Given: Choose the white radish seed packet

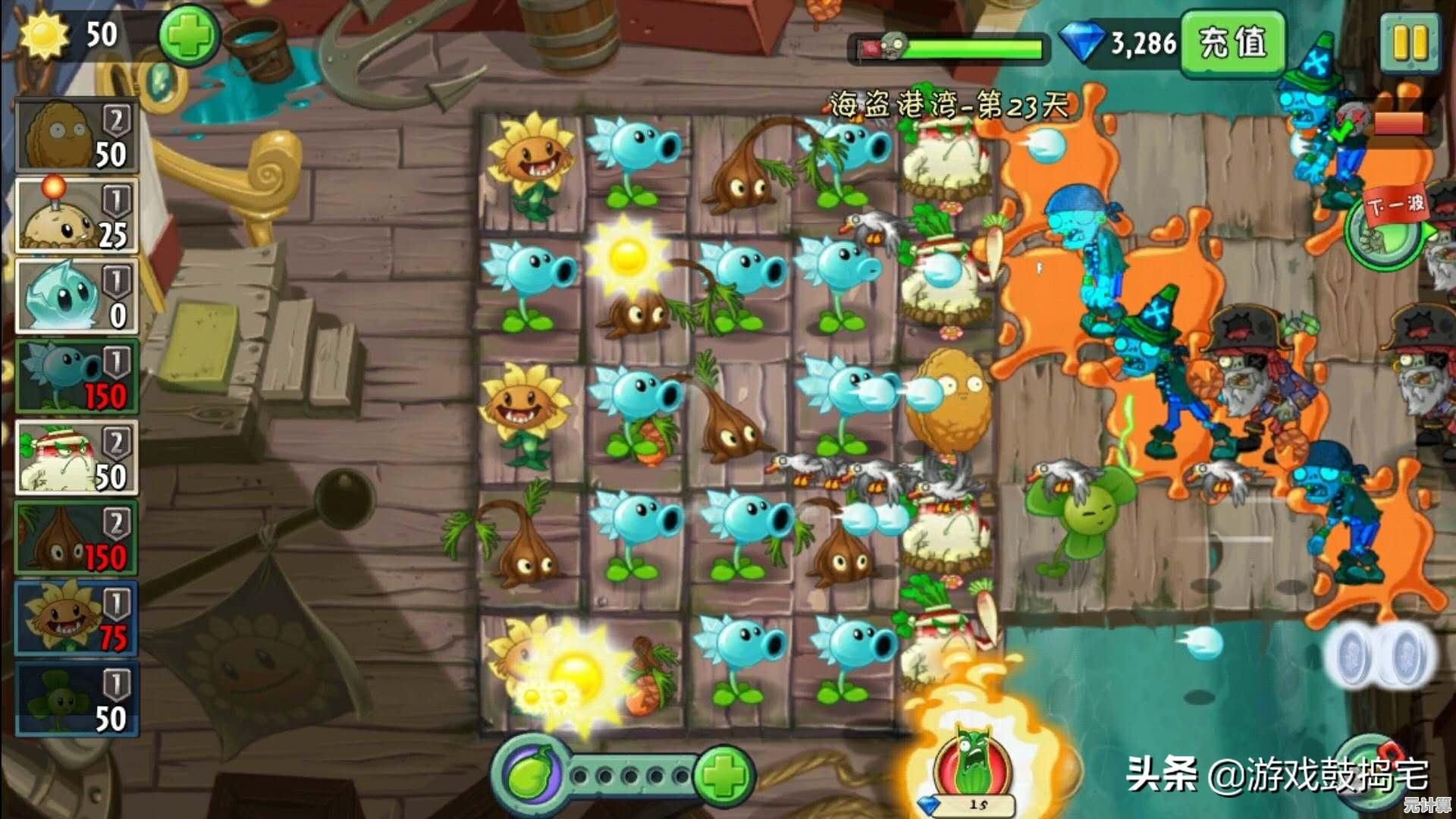Looking at the screenshot, I should (x=77, y=457).
